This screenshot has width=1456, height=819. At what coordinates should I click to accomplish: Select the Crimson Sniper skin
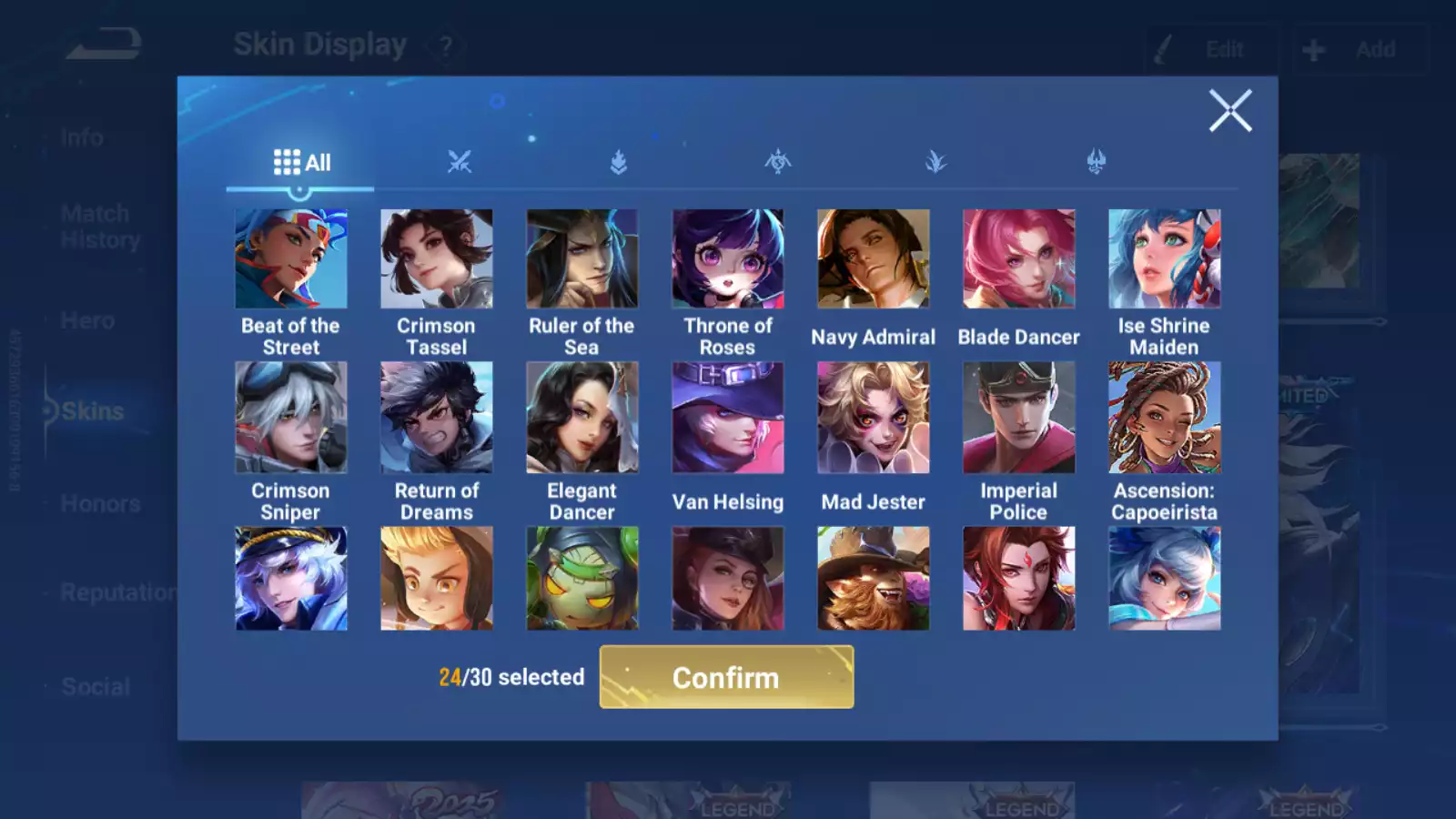coord(291,418)
